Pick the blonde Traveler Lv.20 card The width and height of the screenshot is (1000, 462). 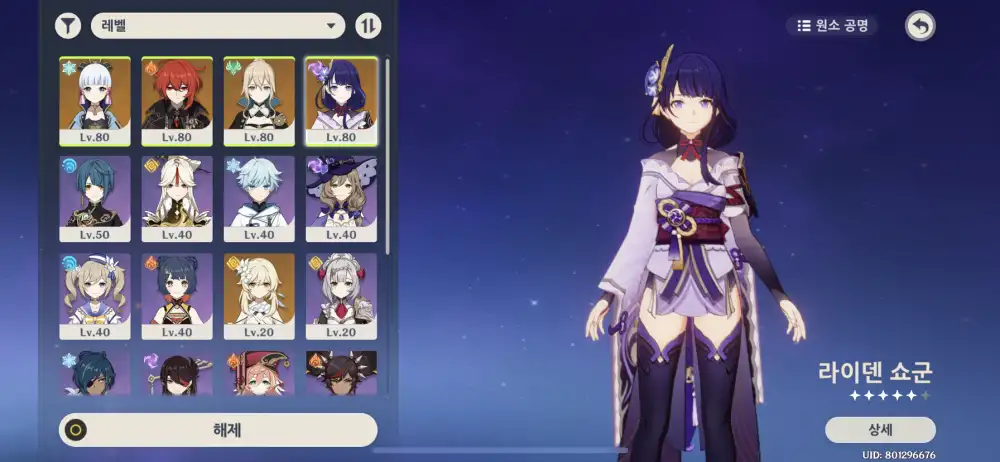(x=258, y=296)
